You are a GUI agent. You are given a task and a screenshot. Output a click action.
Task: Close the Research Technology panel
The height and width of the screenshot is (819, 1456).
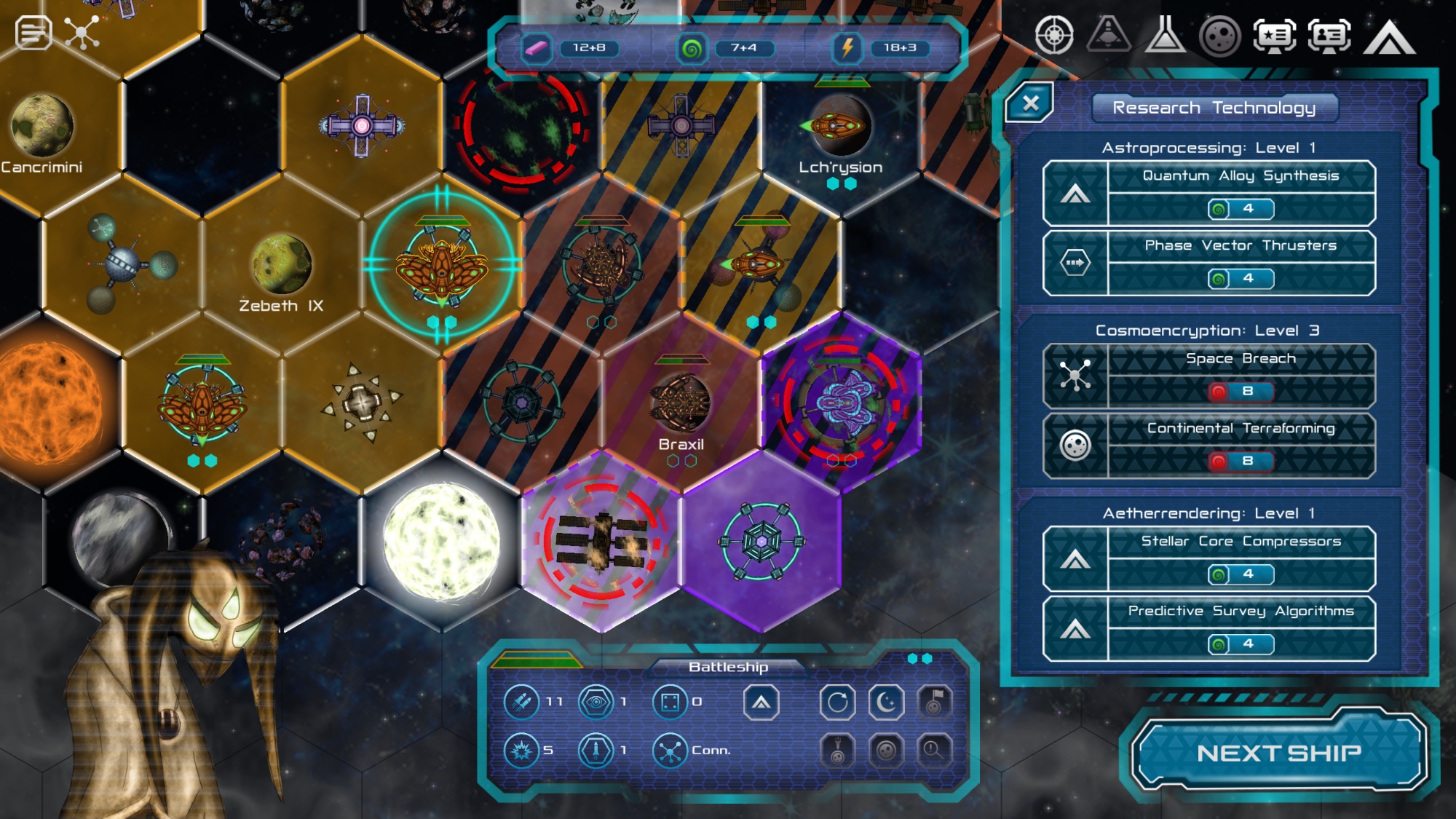1030,103
